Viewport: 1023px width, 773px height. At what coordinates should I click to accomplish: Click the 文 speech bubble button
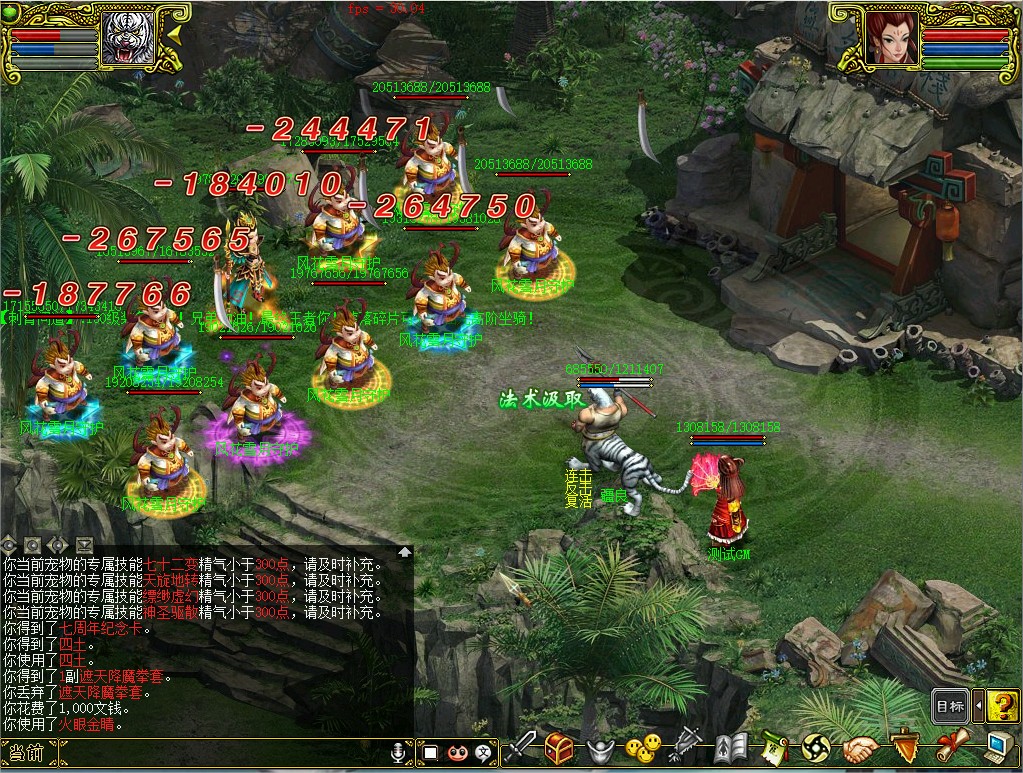pos(484,751)
